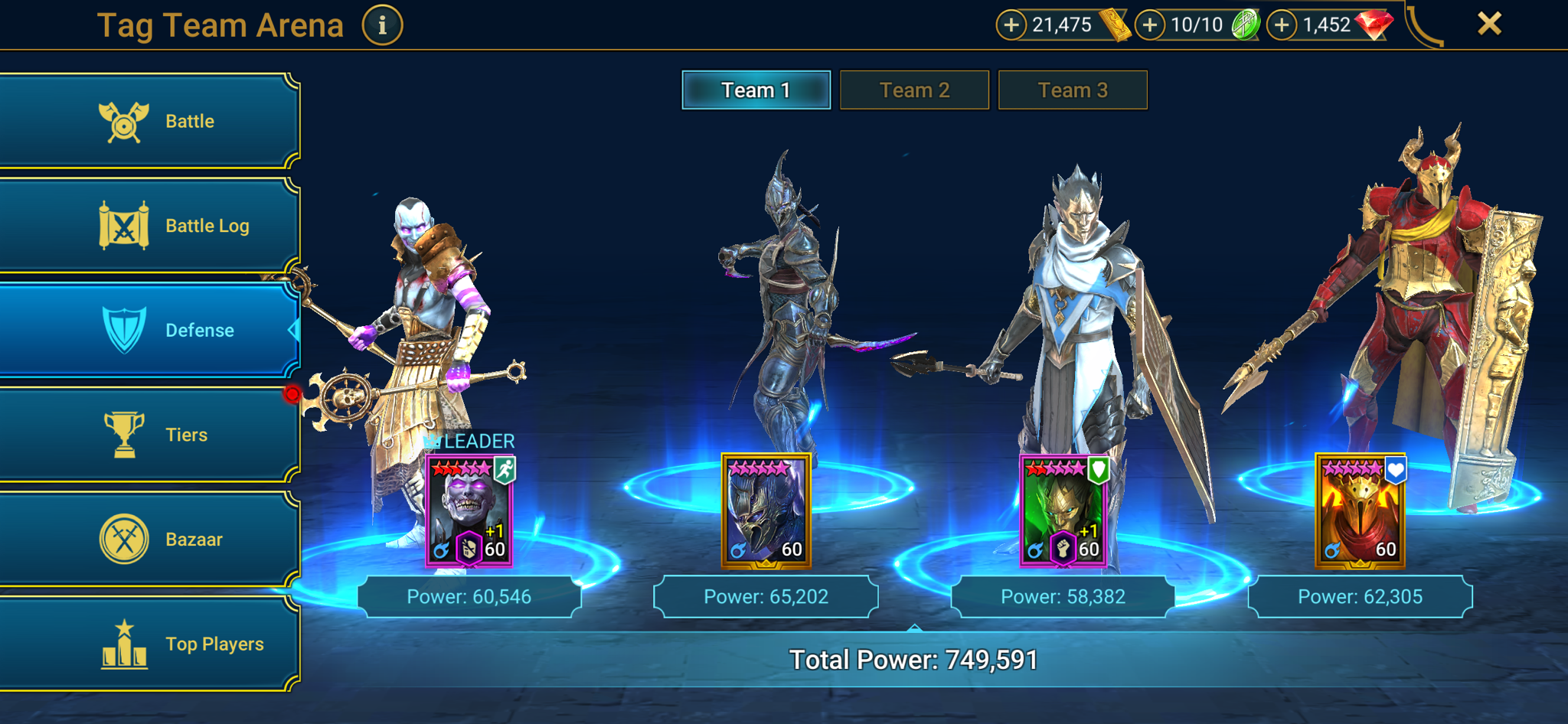
Task: Pick the red-gold helmeted champion portrait
Action: click(1360, 511)
